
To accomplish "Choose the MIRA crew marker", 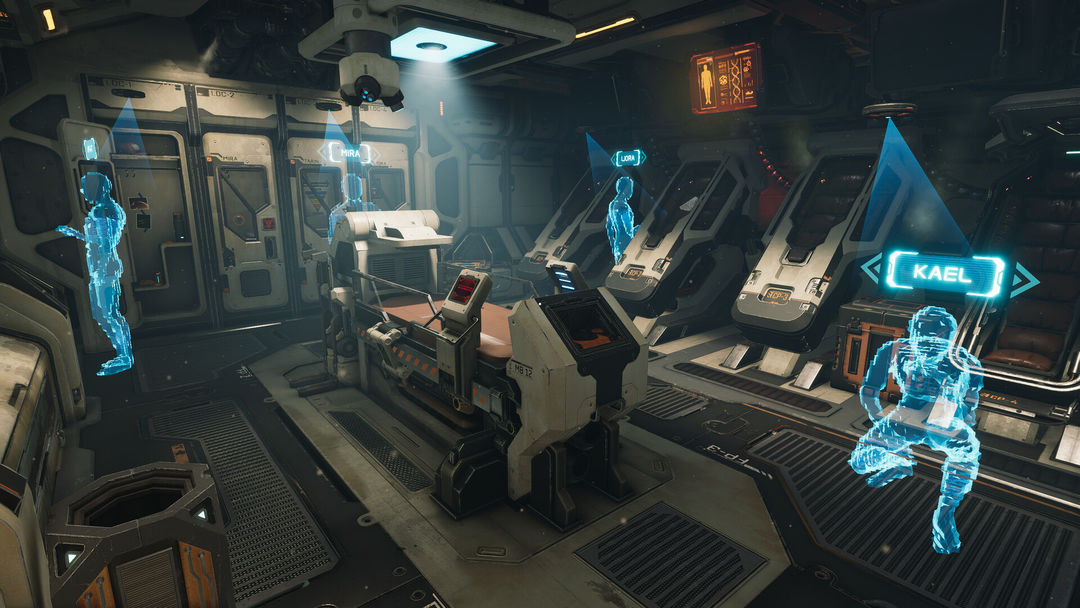I will [x=350, y=152].
